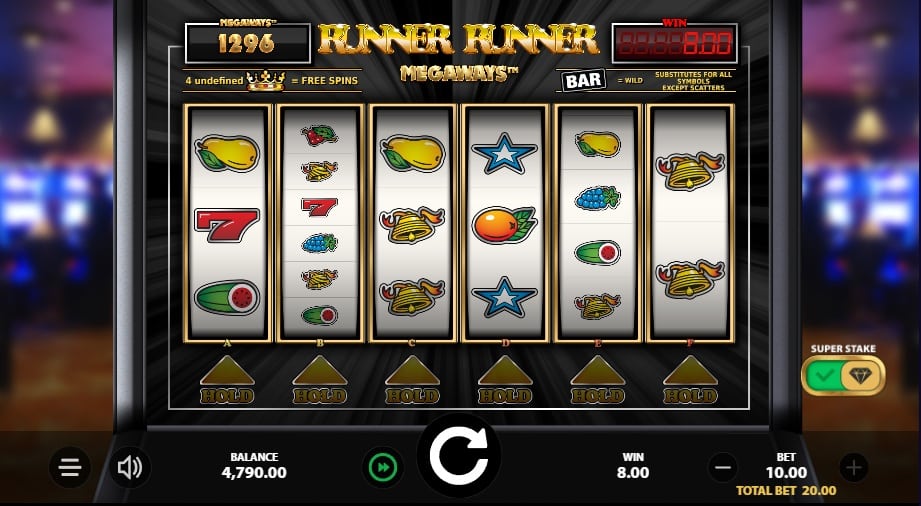Spin the reels with the circular arrow button
This screenshot has height=506, width=921.
pyautogui.click(x=458, y=456)
